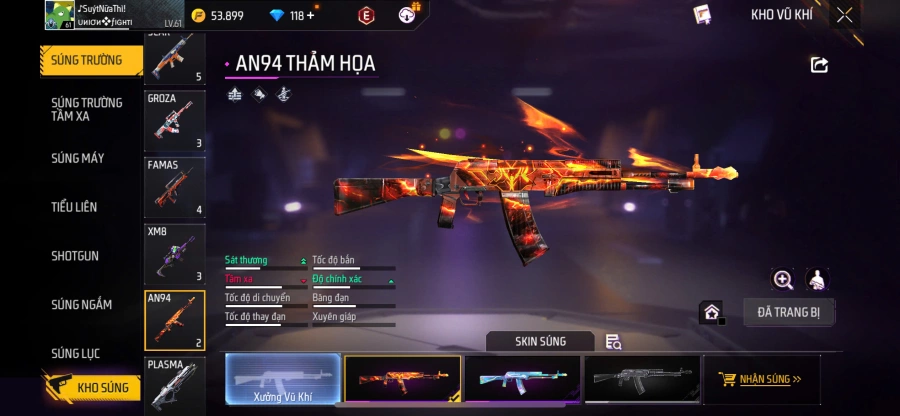Zoom in with the magnifier icon

point(783,281)
